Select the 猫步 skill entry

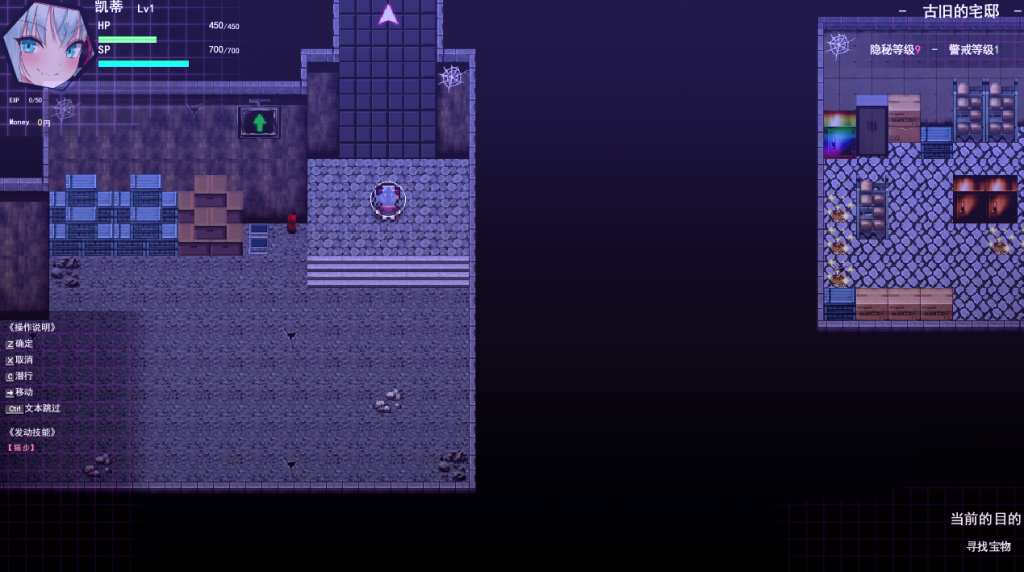22,448
